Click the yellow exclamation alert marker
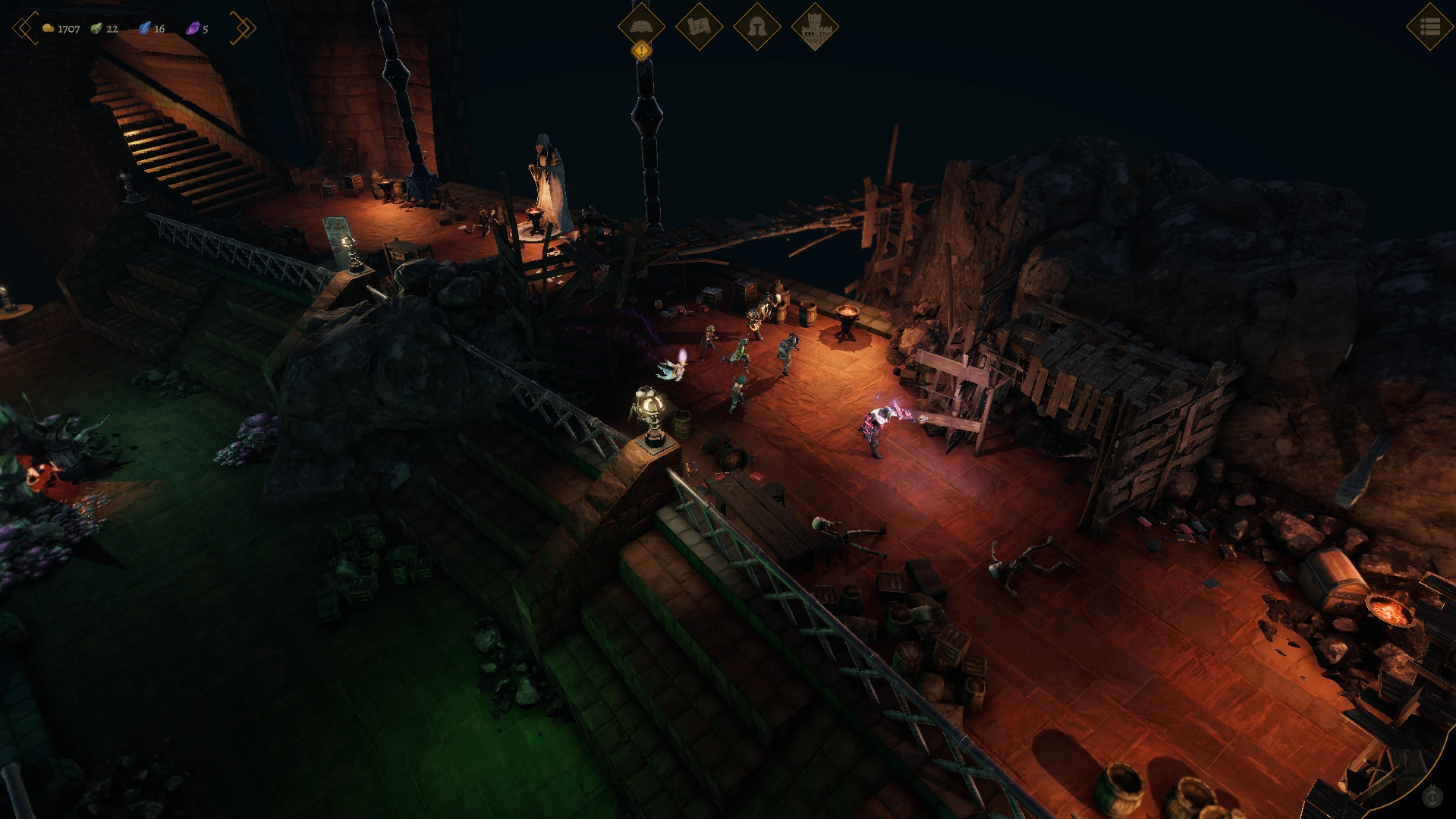Screen dimensions: 1456x819 pos(642,51)
